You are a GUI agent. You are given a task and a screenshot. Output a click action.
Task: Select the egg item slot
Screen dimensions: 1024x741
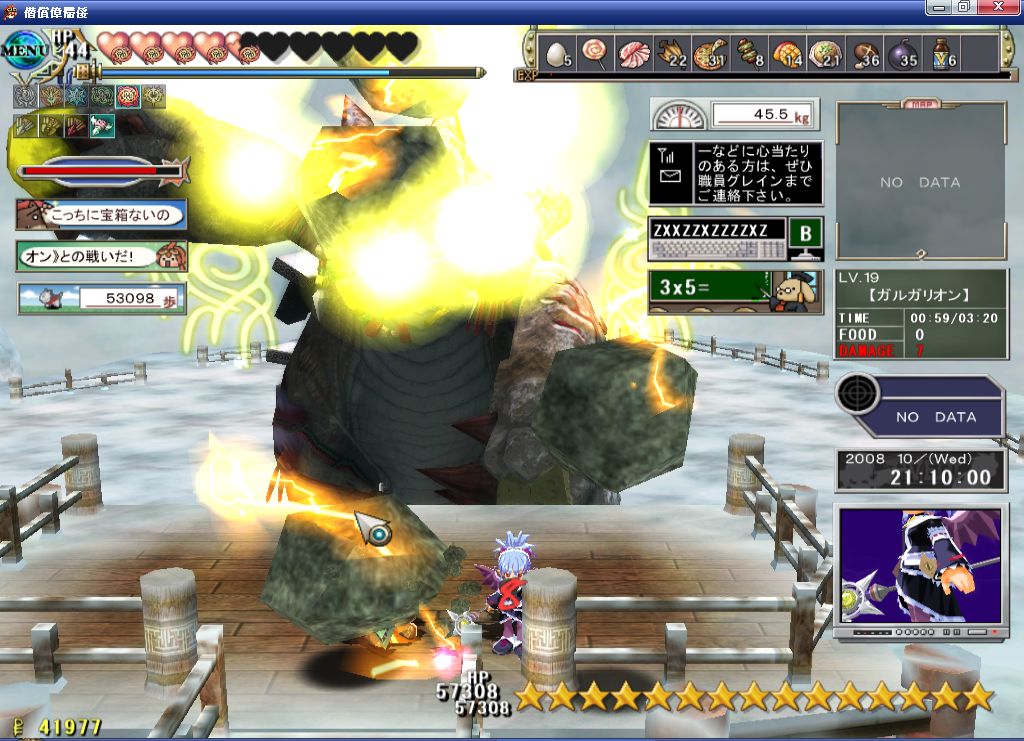coord(556,54)
